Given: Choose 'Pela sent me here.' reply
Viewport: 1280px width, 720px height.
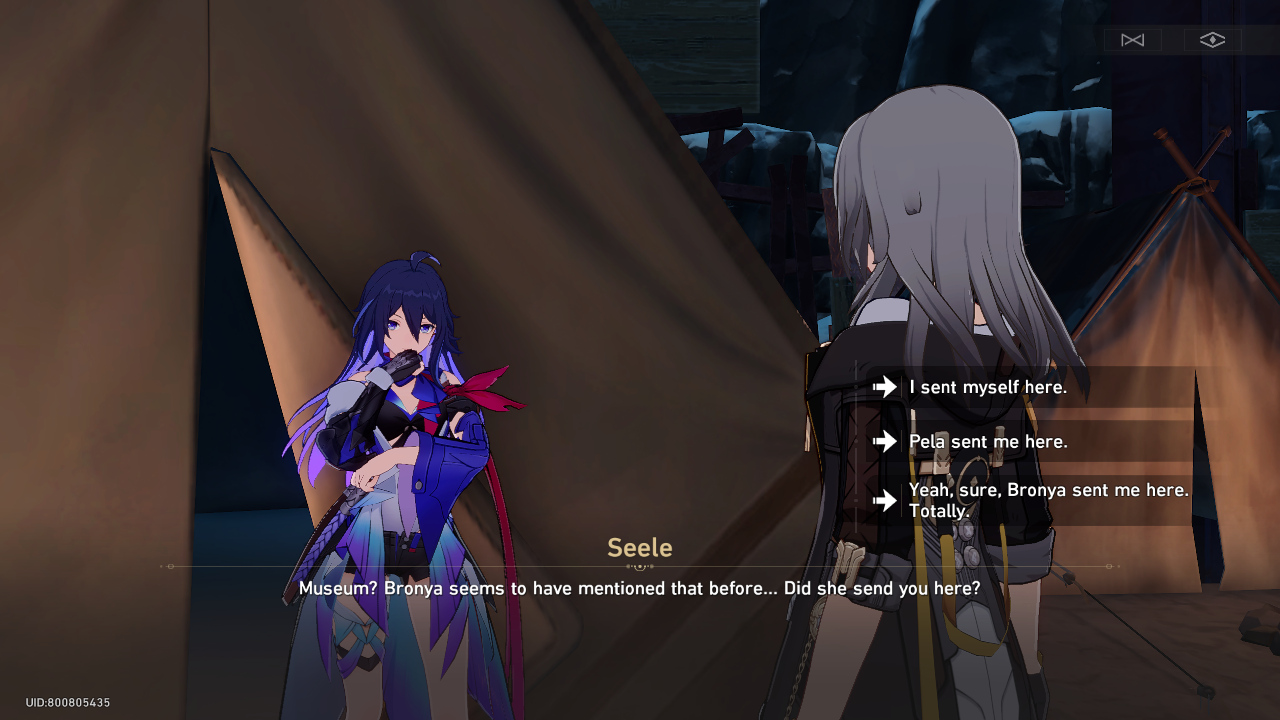Looking at the screenshot, I should pos(985,441).
